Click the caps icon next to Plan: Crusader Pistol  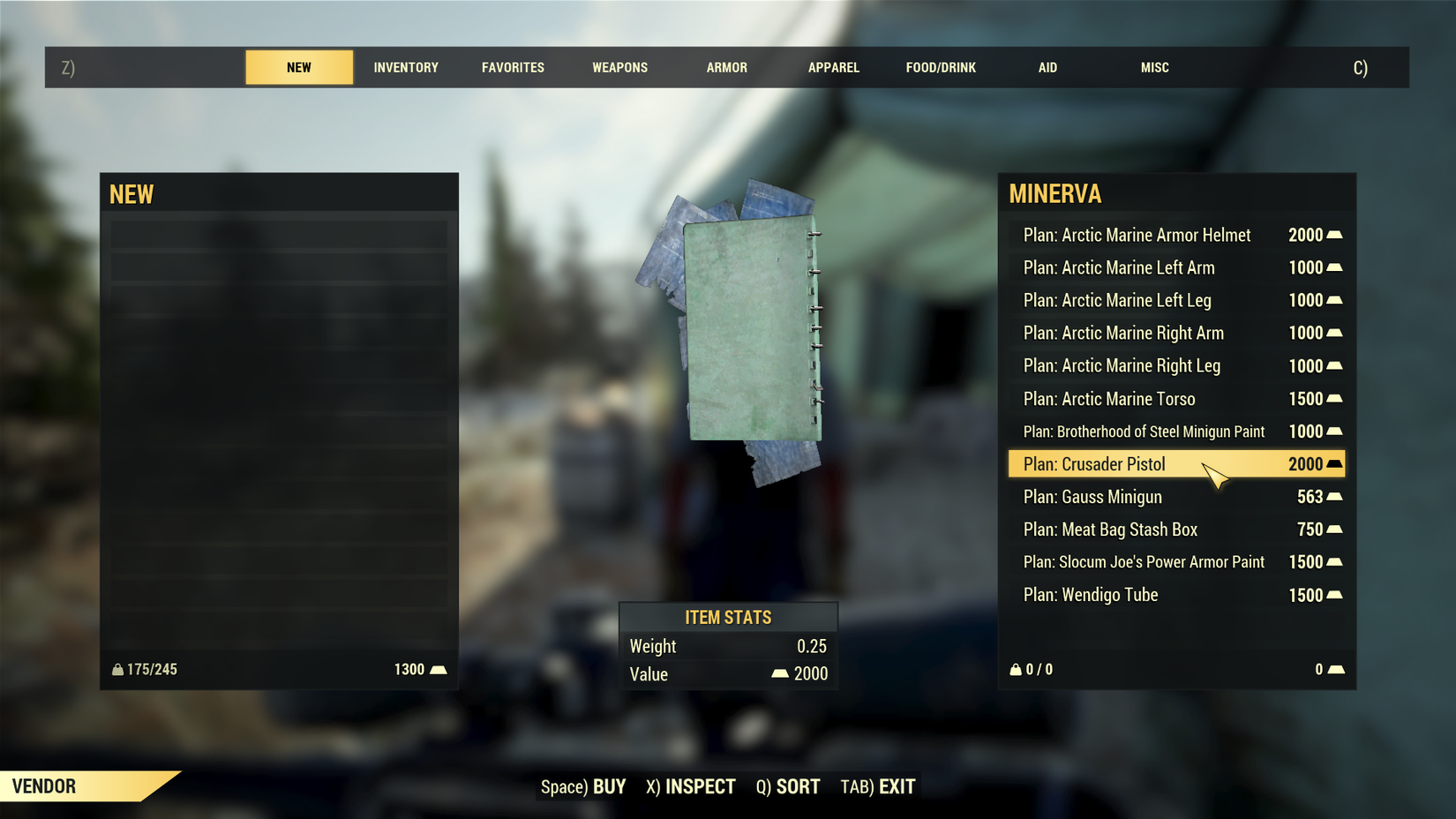[x=1334, y=464]
